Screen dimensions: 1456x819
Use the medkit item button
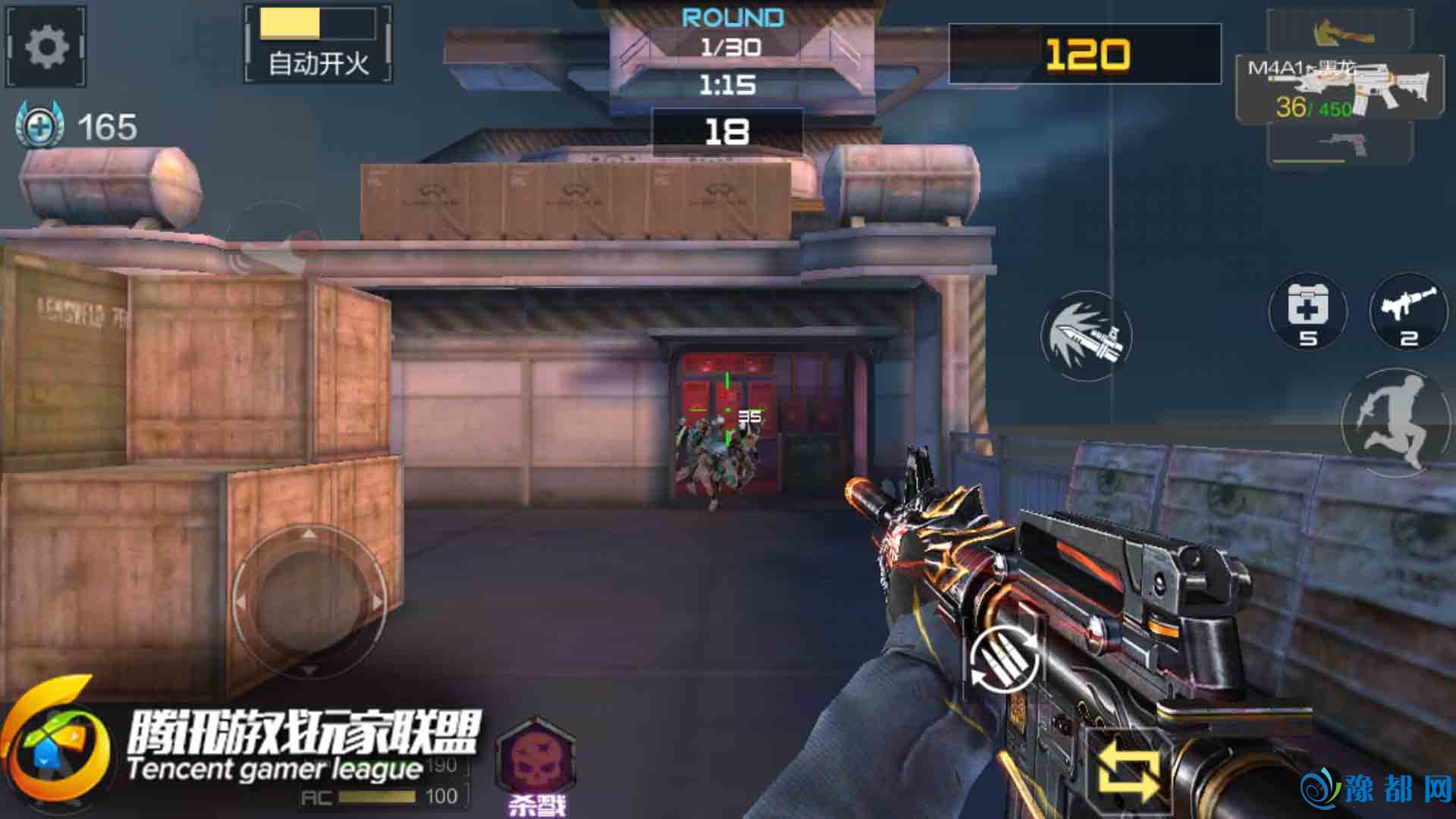[1307, 312]
